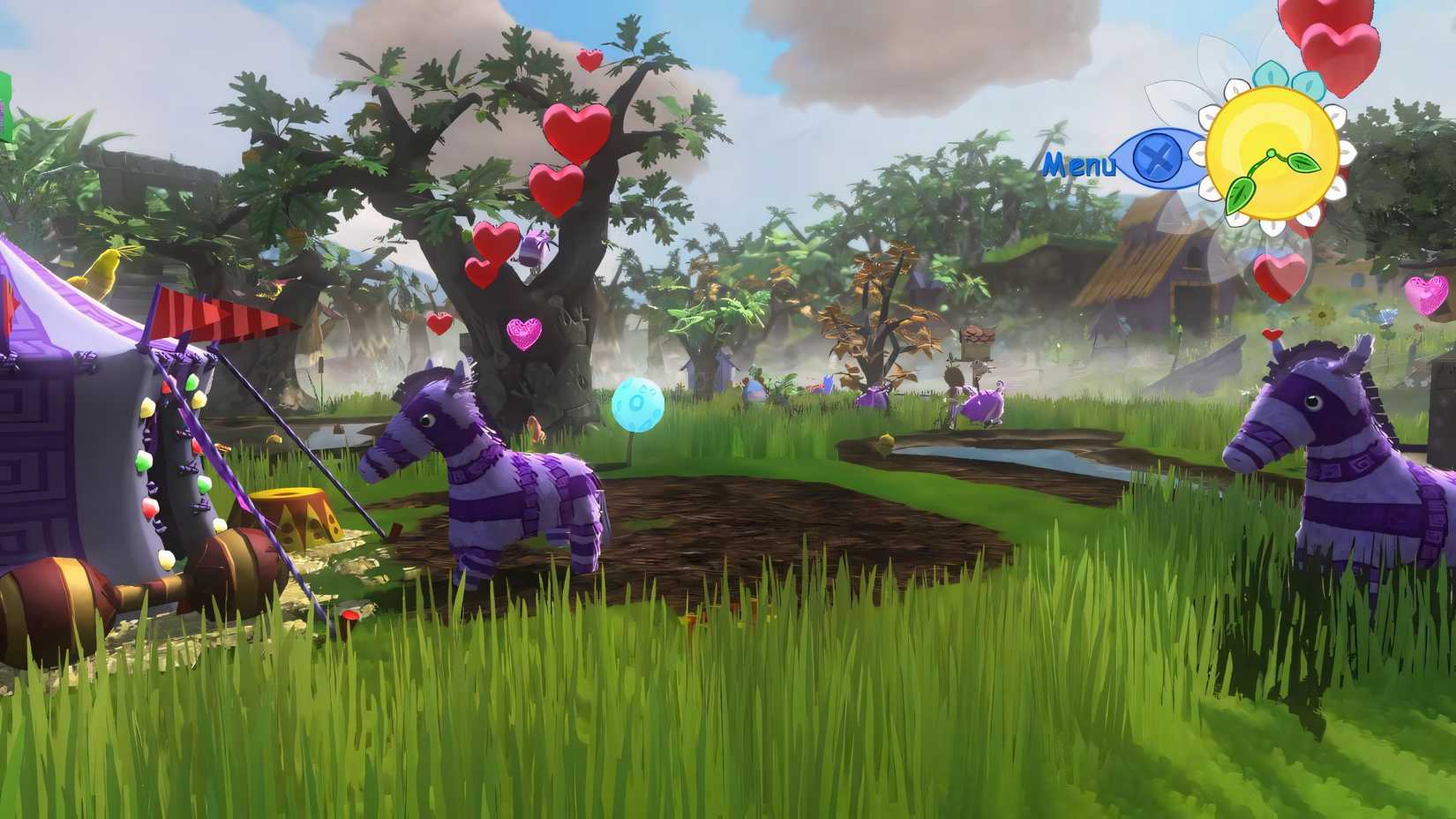Image resolution: width=1456 pixels, height=819 pixels.
Task: Open the Menu by clicking its label
Action: click(1080, 163)
